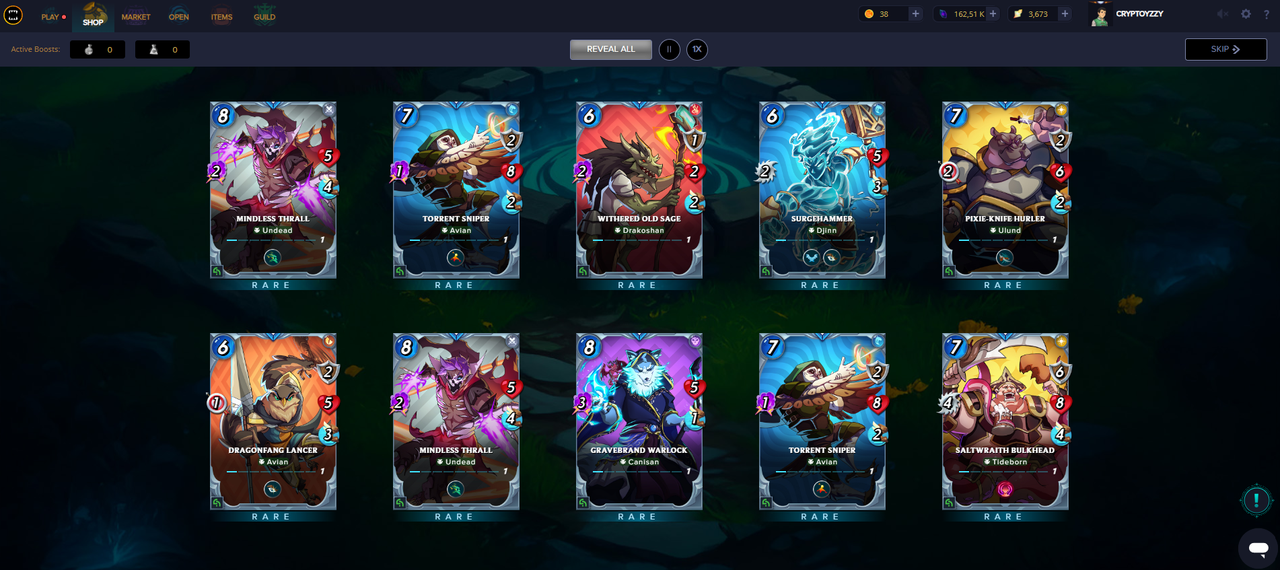Pause the reveal animation
Image resolution: width=1280 pixels, height=570 pixels.
[x=669, y=49]
